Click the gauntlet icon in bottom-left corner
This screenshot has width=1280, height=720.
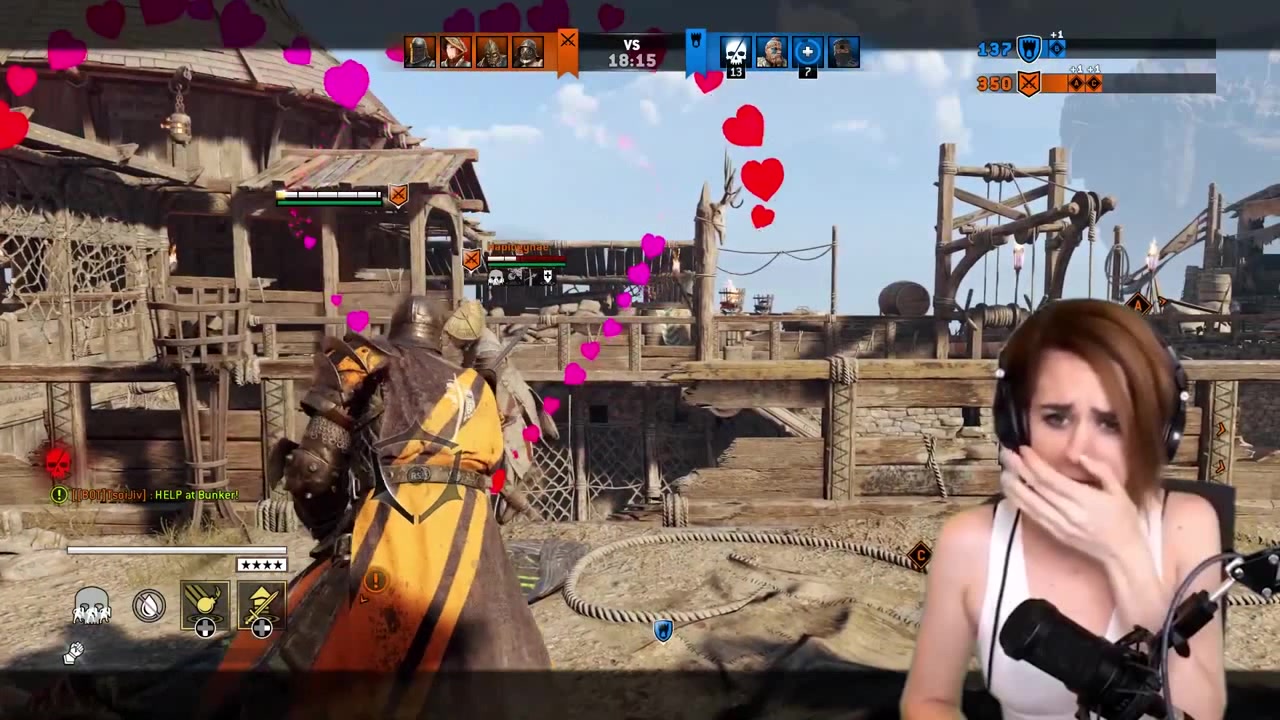[x=74, y=652]
